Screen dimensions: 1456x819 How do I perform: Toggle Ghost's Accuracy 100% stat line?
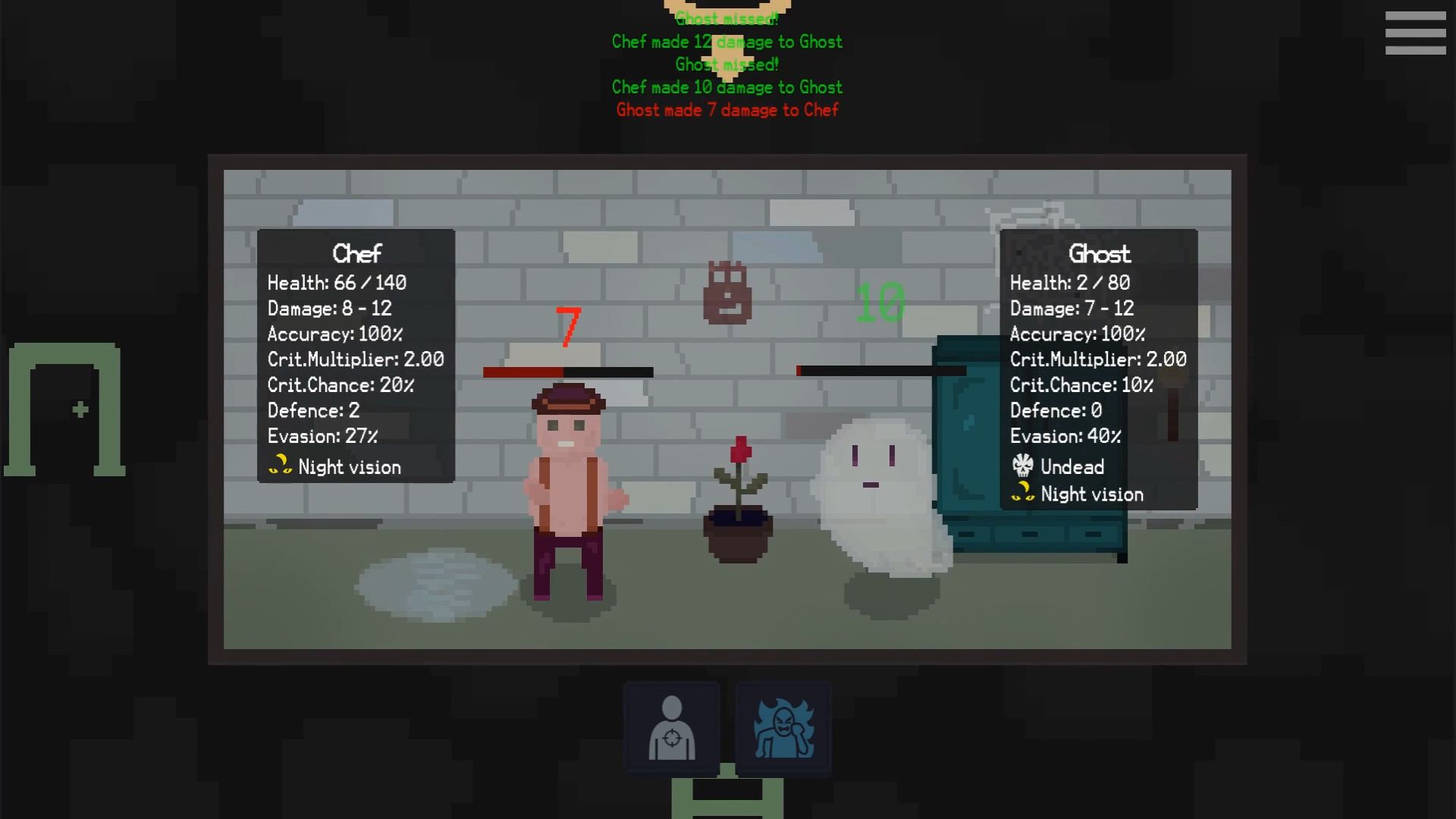point(1078,334)
